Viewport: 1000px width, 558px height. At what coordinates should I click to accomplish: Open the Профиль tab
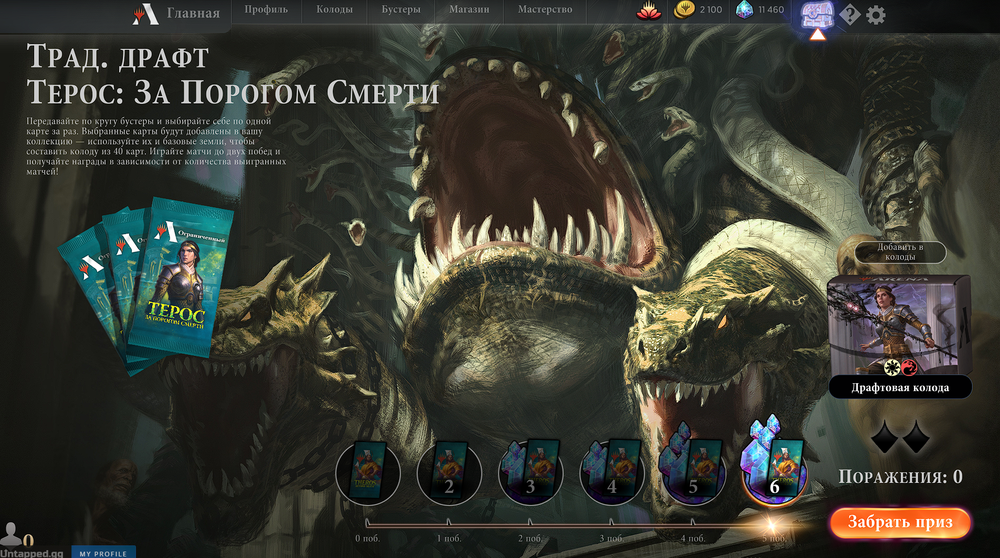(x=266, y=10)
